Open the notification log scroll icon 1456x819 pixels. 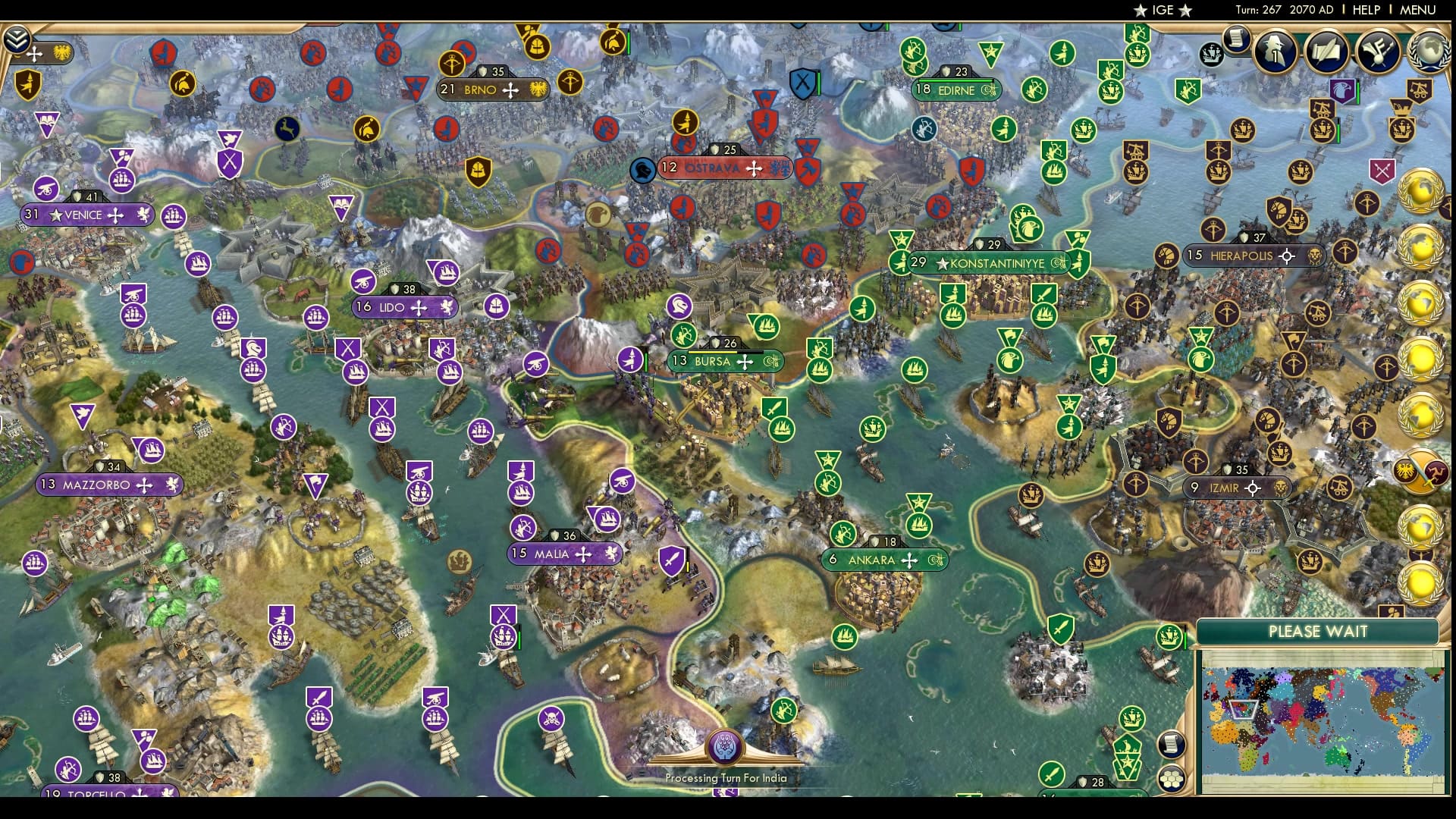pos(1238,43)
